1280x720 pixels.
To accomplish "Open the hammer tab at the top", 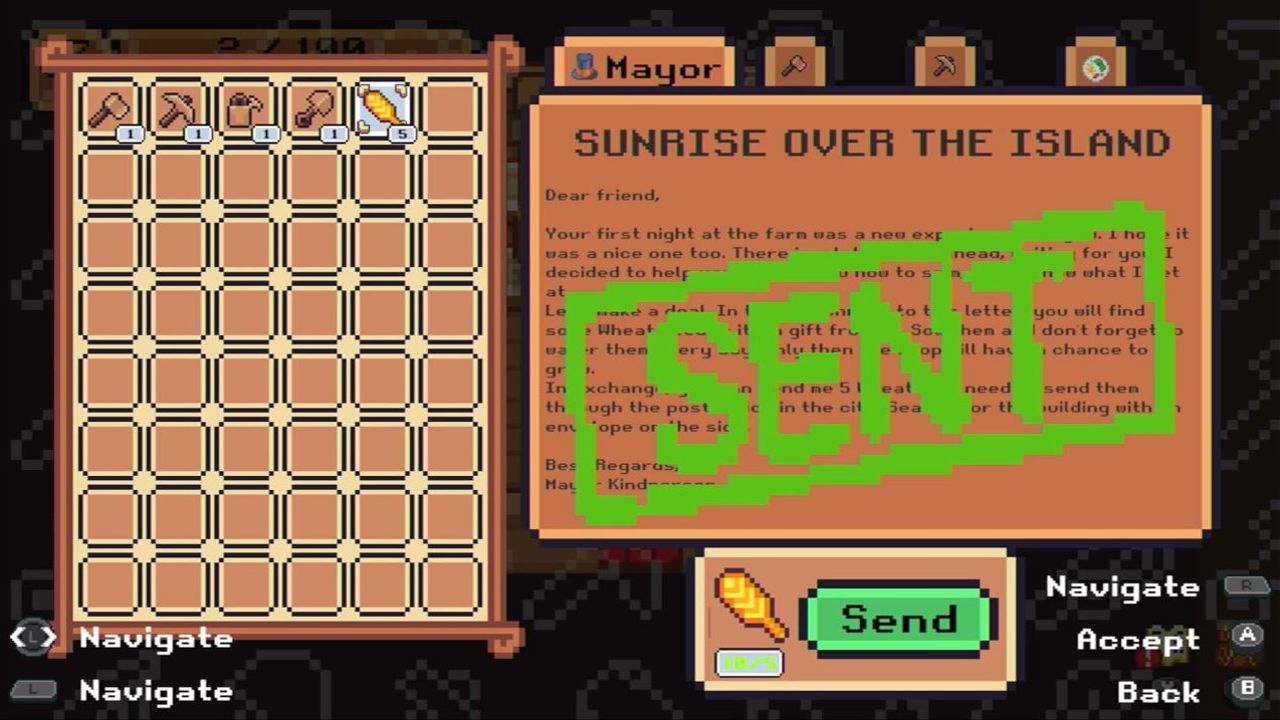I will pyautogui.click(x=795, y=65).
